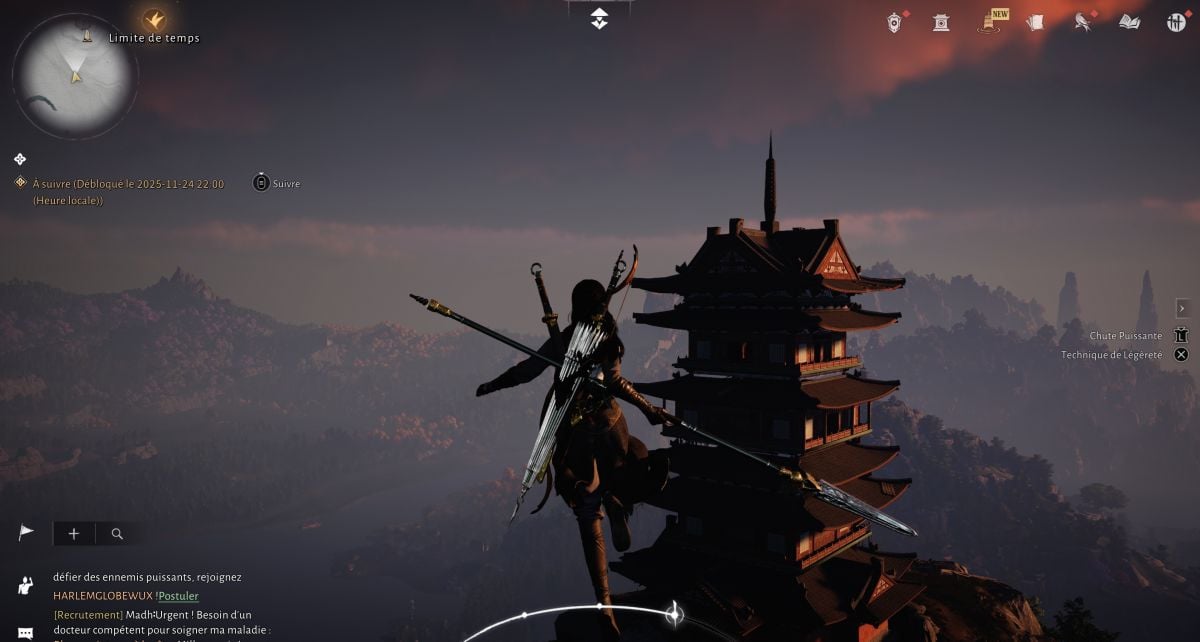Viewport: 1200px width, 642px height.
Task: Click the white flag icon
Action: coord(26,533)
